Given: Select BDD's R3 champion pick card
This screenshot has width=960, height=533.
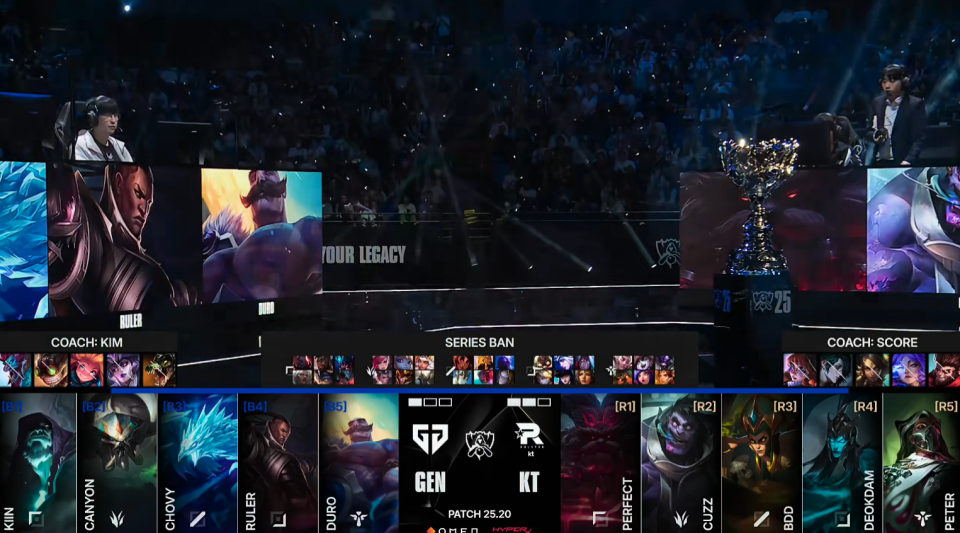Looking at the screenshot, I should [x=761, y=462].
